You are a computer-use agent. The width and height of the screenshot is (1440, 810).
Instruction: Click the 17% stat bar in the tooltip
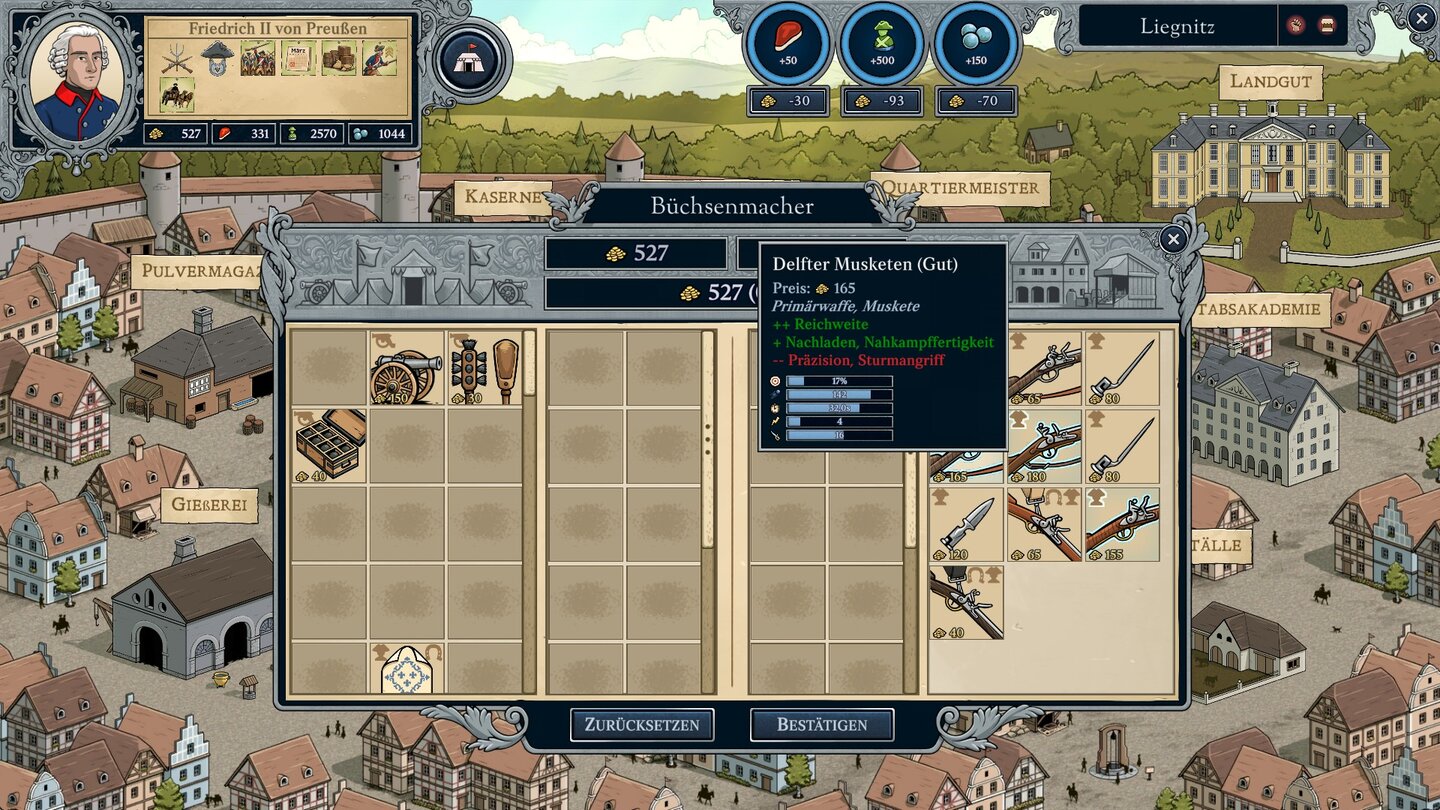coord(840,380)
